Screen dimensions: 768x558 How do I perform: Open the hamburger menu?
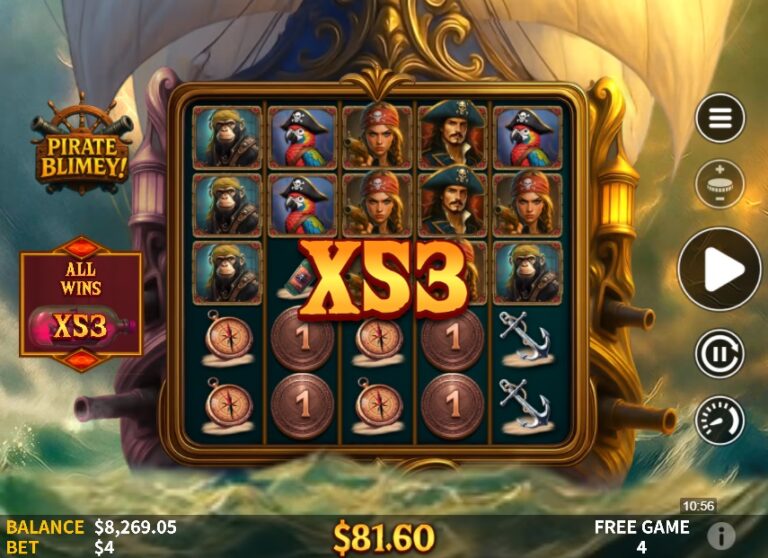point(720,118)
